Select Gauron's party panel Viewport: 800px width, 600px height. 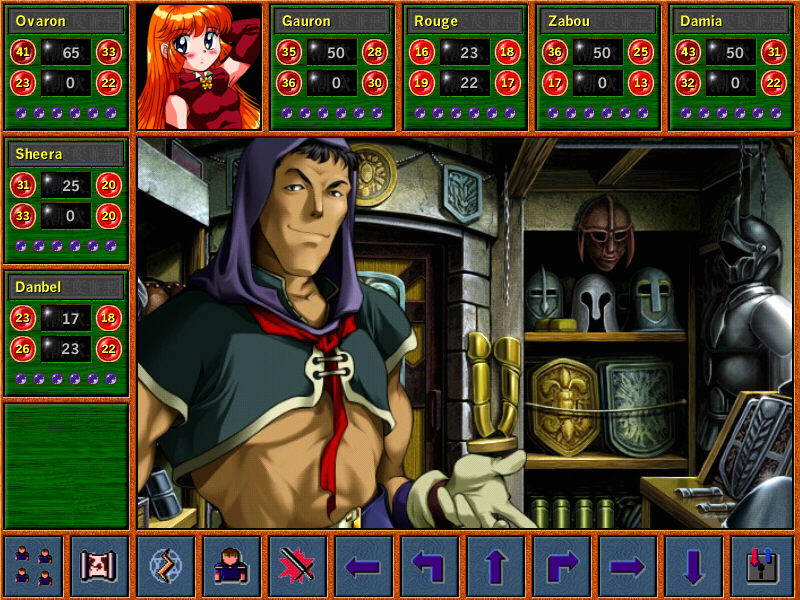point(333,67)
